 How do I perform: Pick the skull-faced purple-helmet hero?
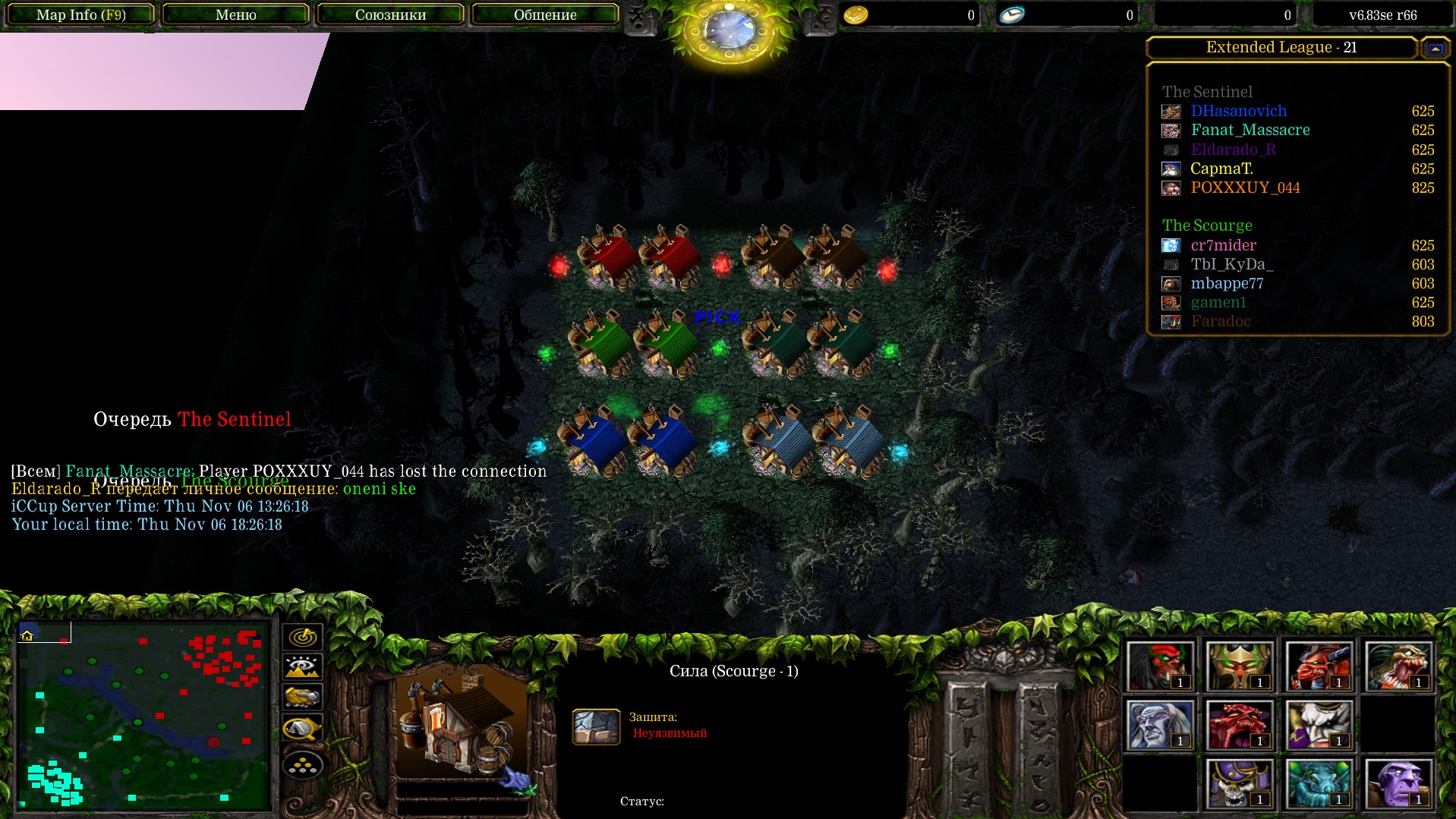pyautogui.click(x=1239, y=783)
